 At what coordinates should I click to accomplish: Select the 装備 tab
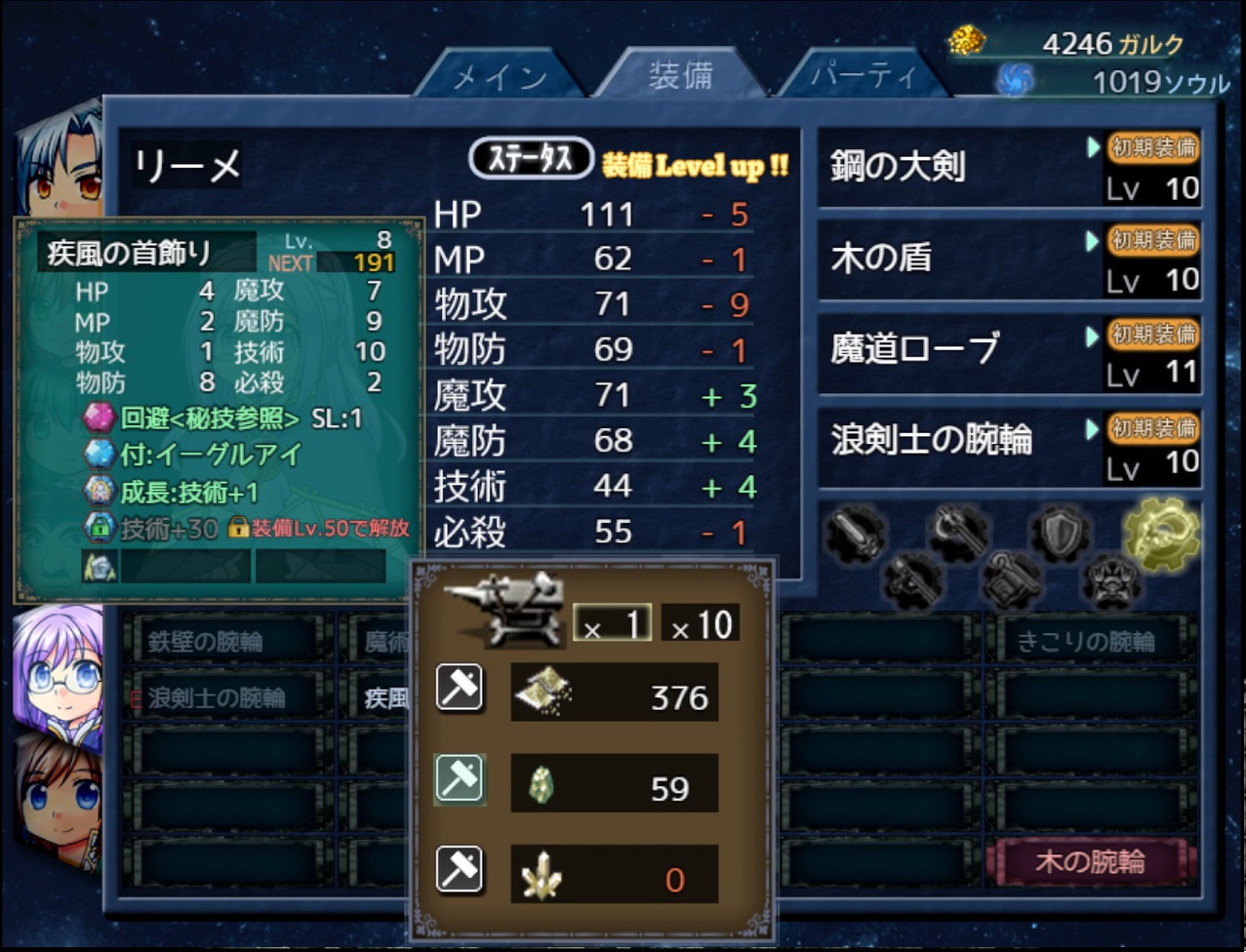680,74
